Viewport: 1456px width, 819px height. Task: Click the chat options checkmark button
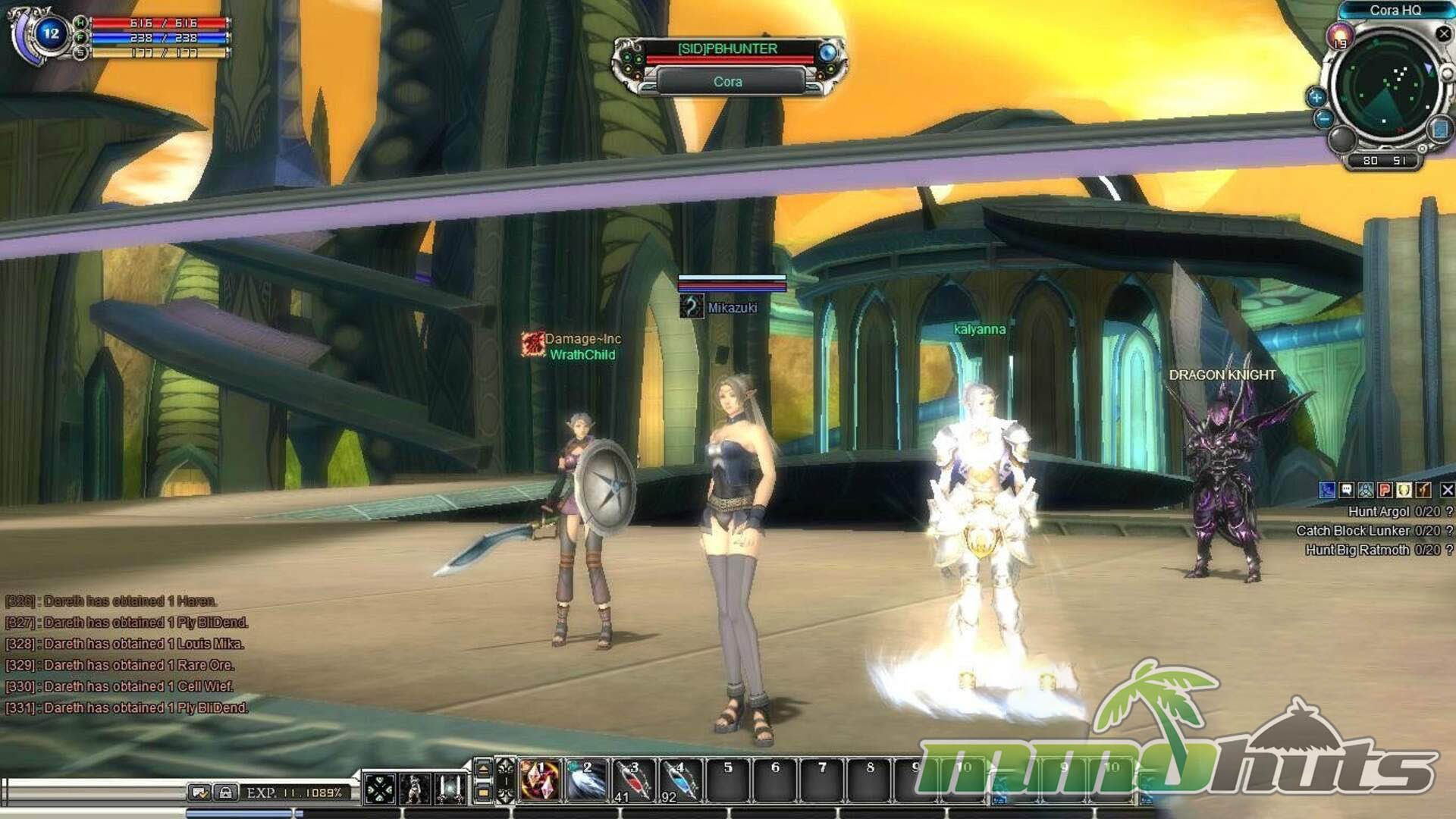click(199, 793)
